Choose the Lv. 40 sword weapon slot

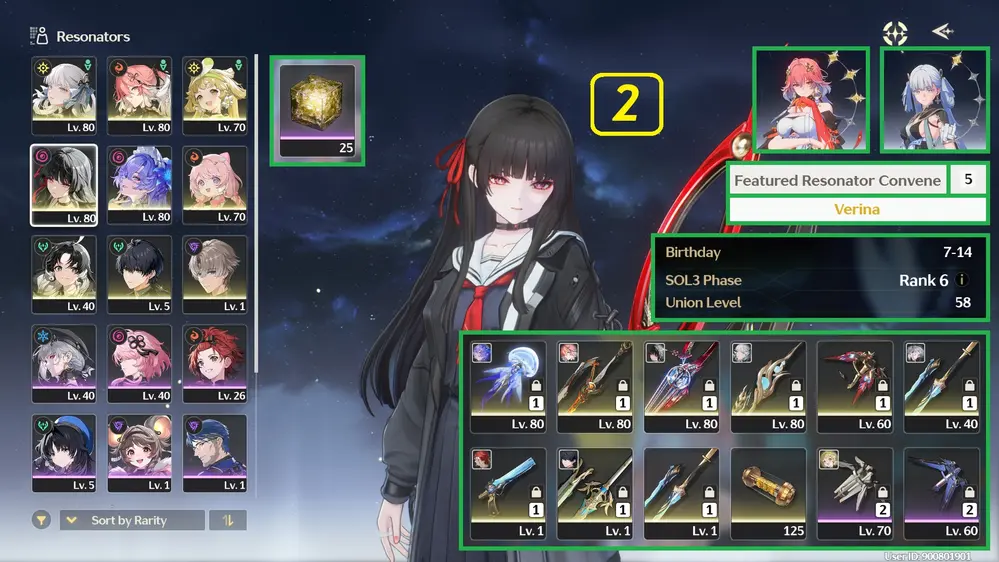click(x=941, y=386)
